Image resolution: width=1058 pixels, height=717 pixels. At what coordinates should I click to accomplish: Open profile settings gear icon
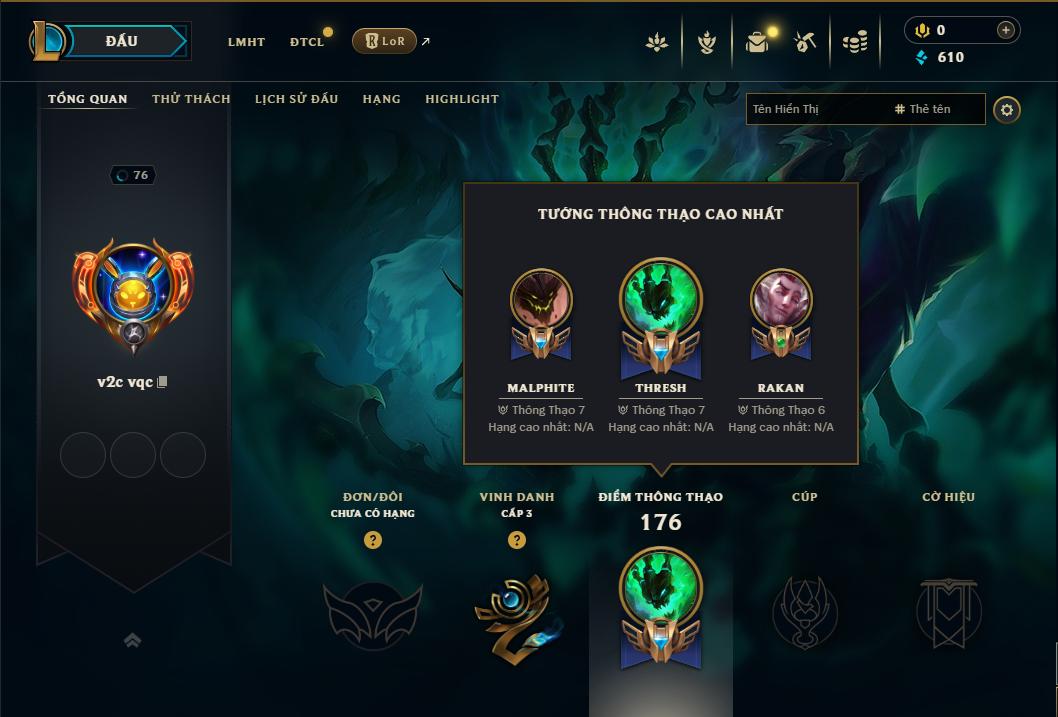pos(1007,109)
